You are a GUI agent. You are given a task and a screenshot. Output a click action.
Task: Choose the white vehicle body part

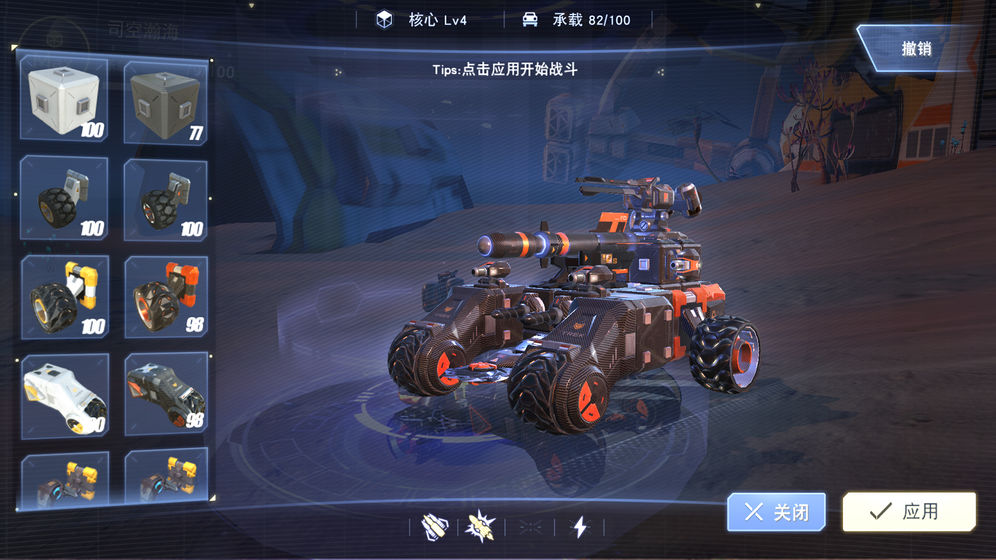(65, 395)
